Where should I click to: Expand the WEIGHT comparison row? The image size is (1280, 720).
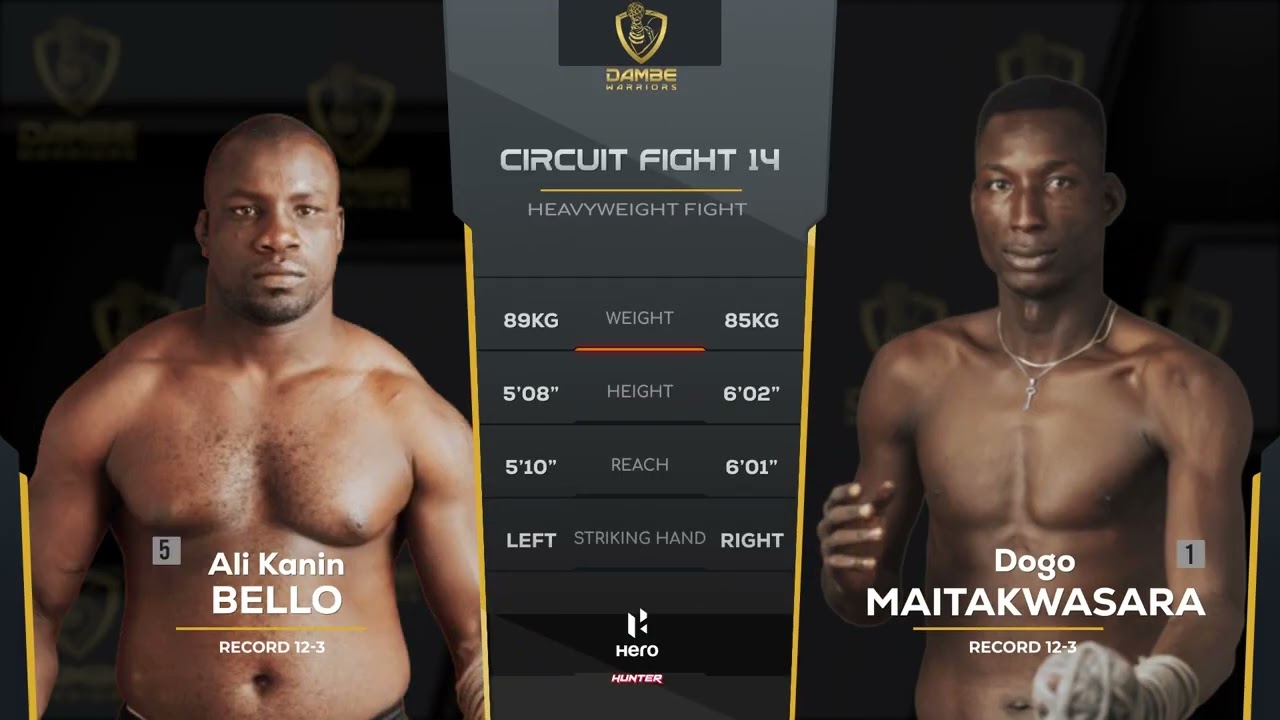pos(640,318)
